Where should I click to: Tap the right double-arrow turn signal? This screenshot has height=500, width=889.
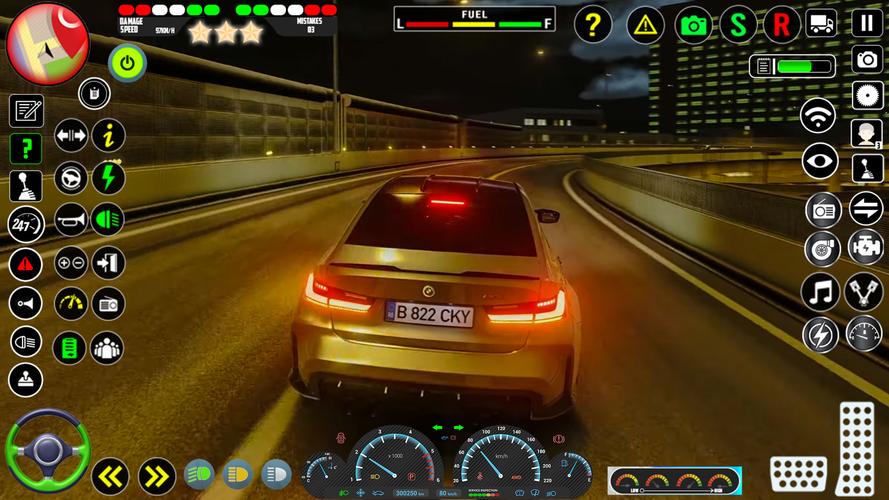156,476
